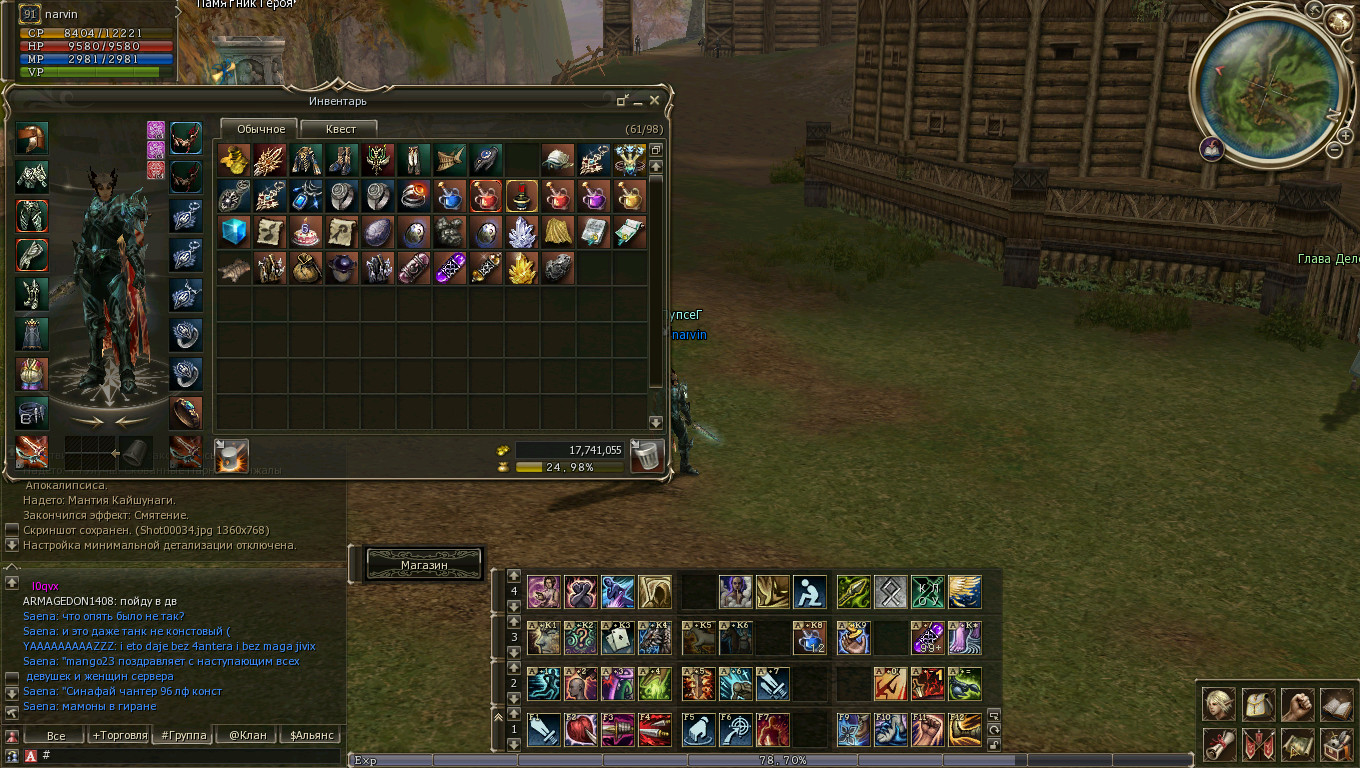Switch to the Квест inventory tab
This screenshot has width=1360, height=768.
340,129
